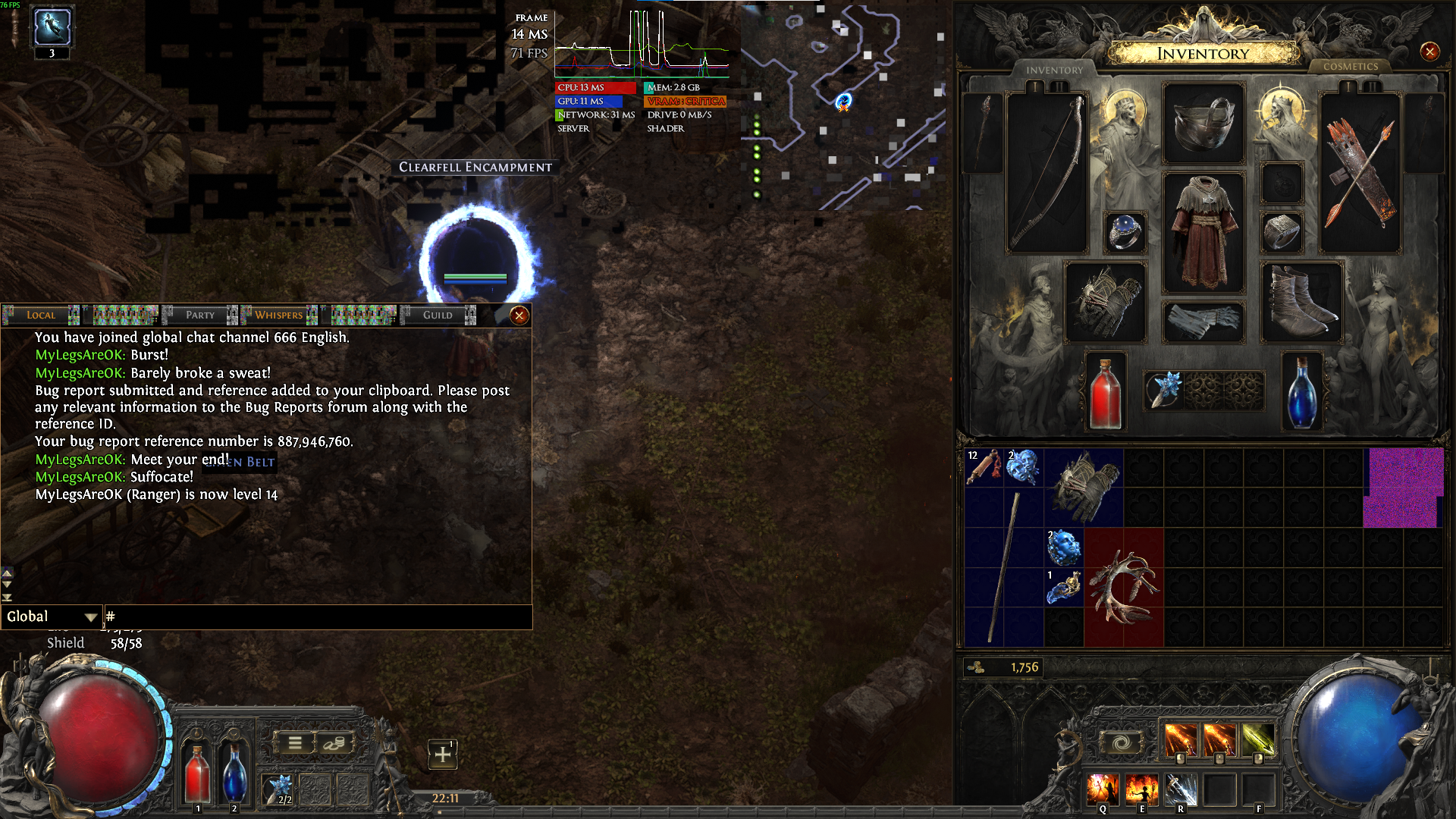Select the equipped quiver slot
1456x819 pixels.
[1360, 173]
